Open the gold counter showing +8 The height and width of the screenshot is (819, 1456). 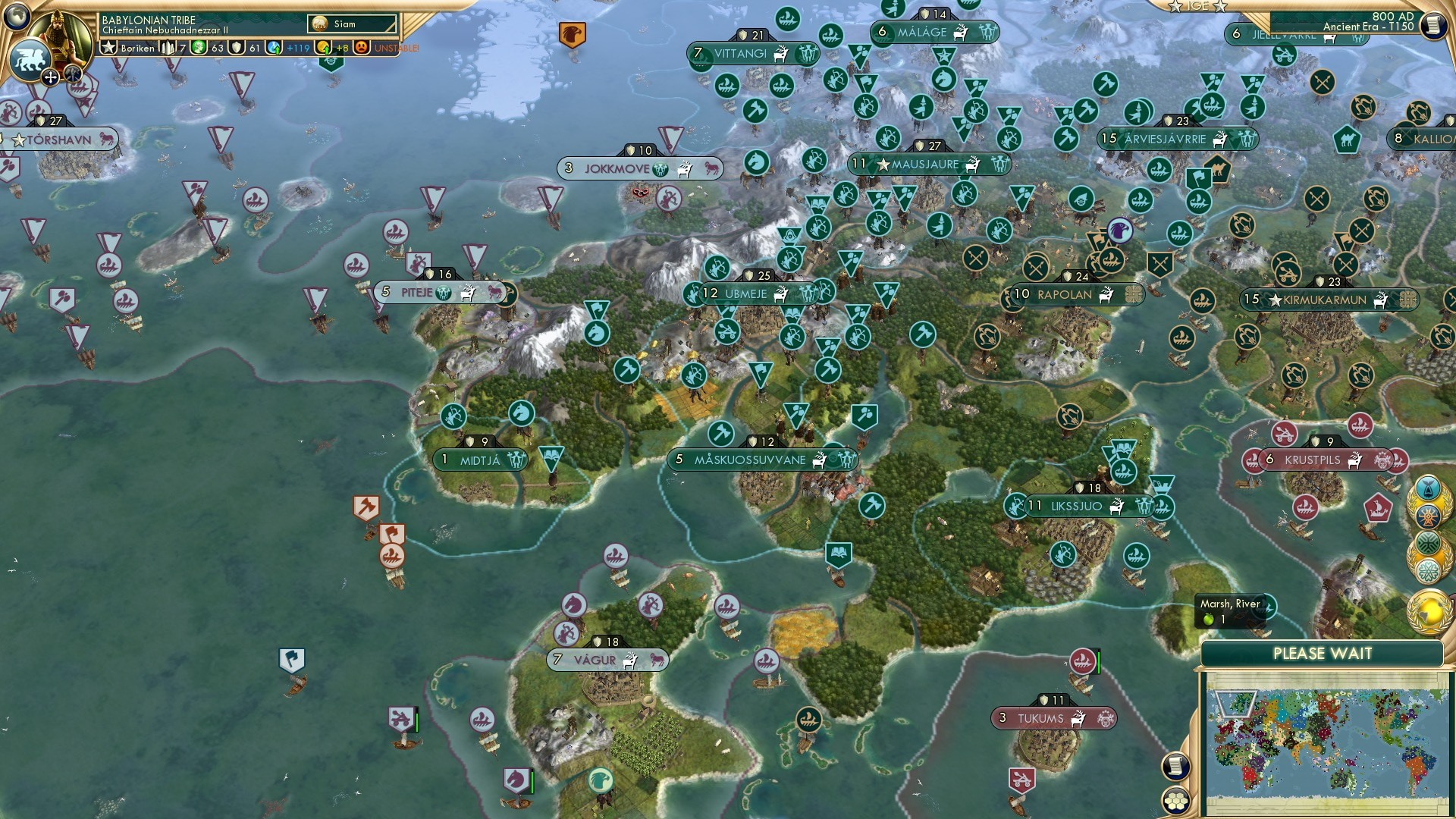pyautogui.click(x=331, y=48)
